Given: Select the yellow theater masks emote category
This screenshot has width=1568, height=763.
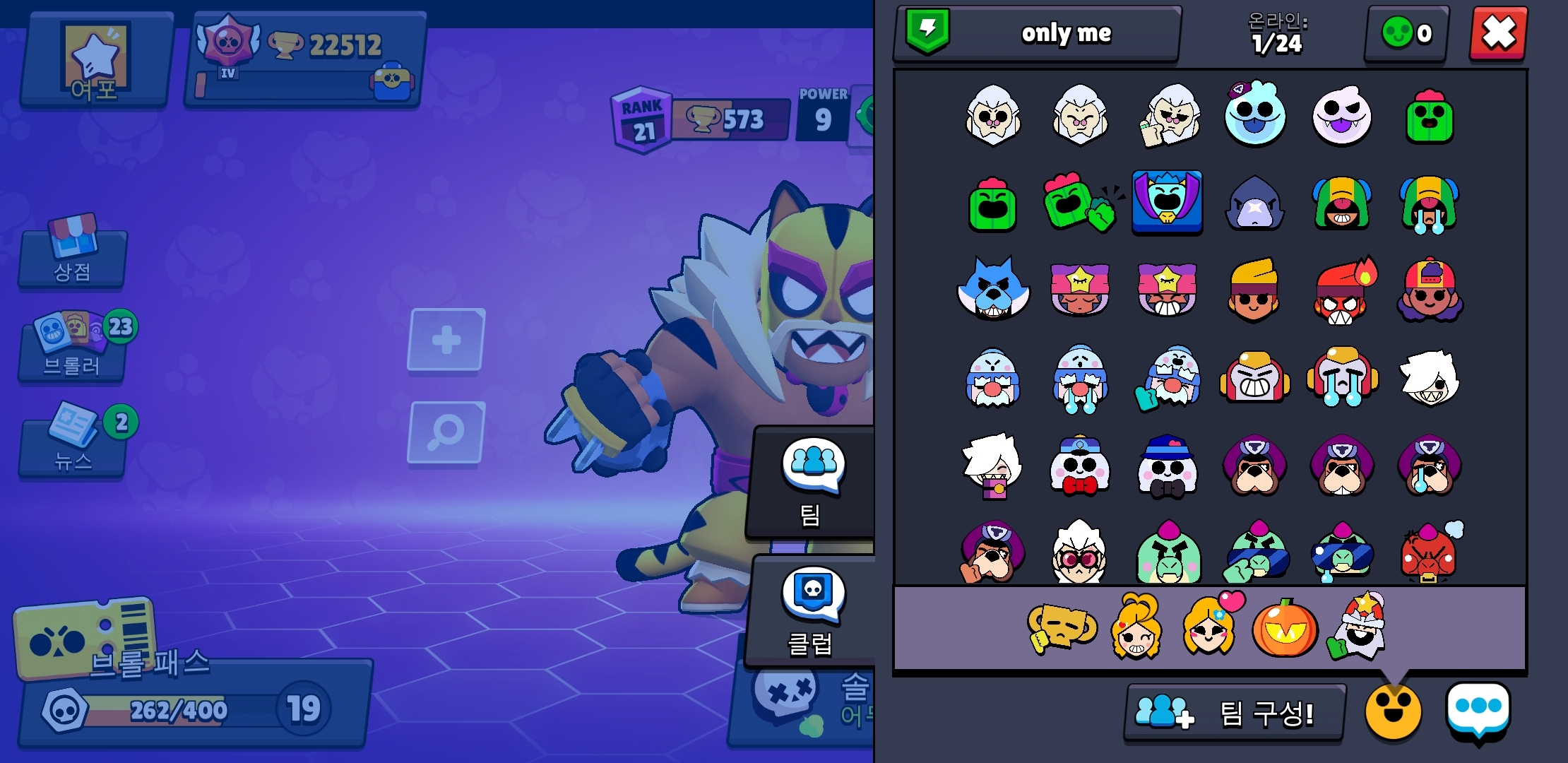Looking at the screenshot, I should [1061, 626].
